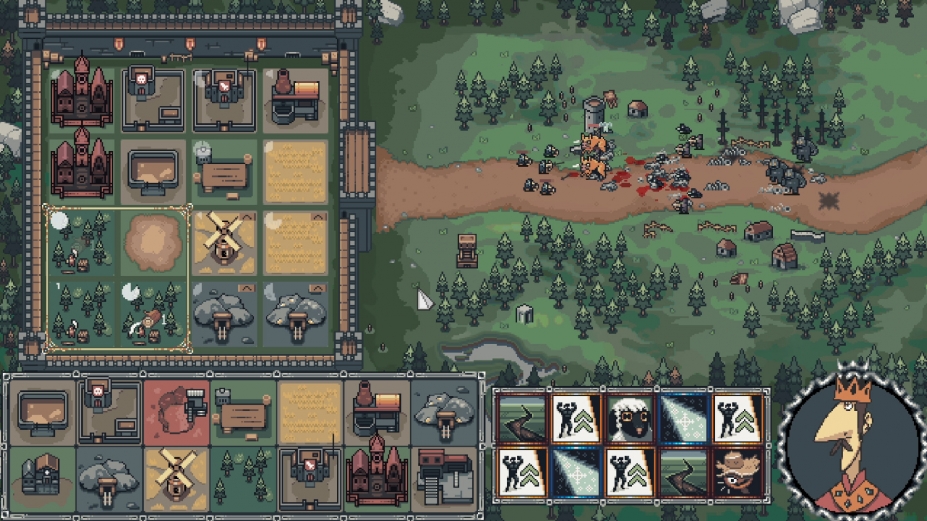The width and height of the screenshot is (927, 521).
Task: Click the bare dirt plot inside the castle
Action: pos(153,241)
